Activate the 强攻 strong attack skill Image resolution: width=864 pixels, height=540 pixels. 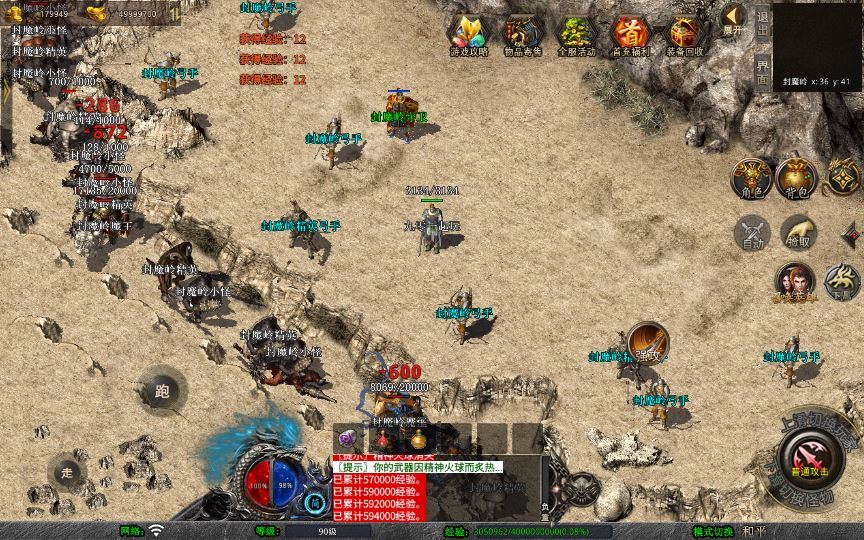coord(647,343)
